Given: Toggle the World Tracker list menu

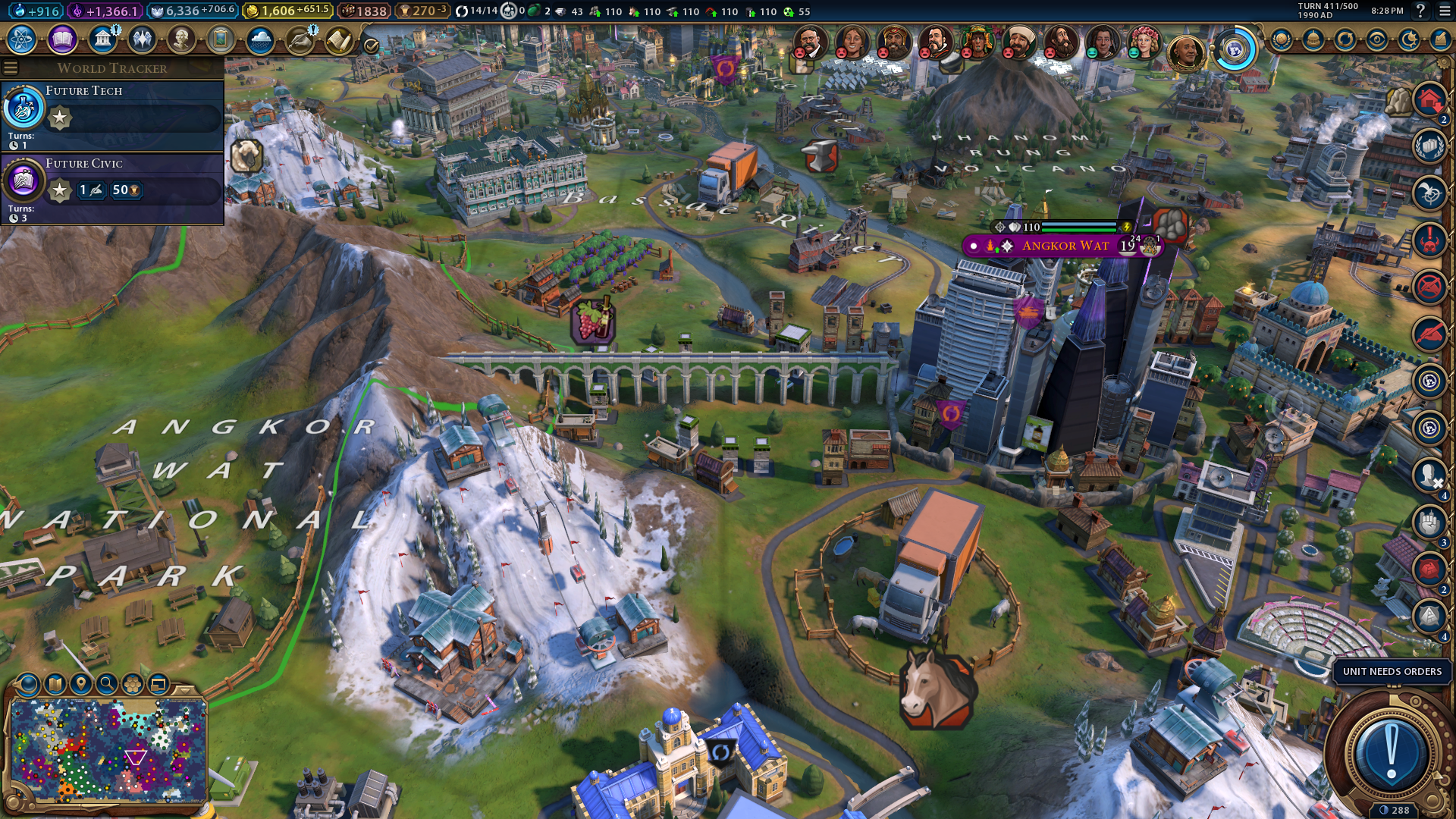Looking at the screenshot, I should [11, 68].
